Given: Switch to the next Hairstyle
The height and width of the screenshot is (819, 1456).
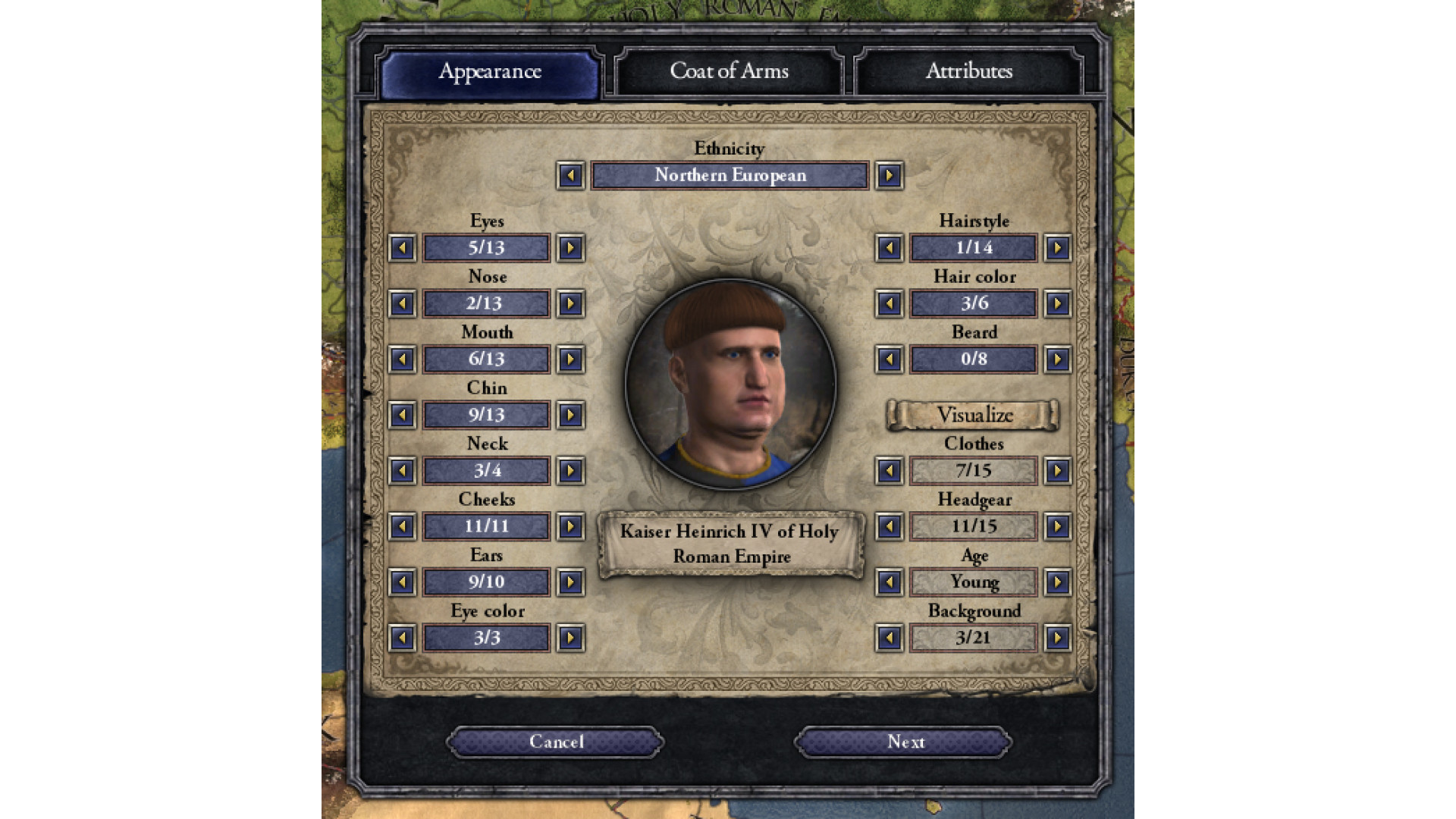Looking at the screenshot, I should pyautogui.click(x=1057, y=248).
